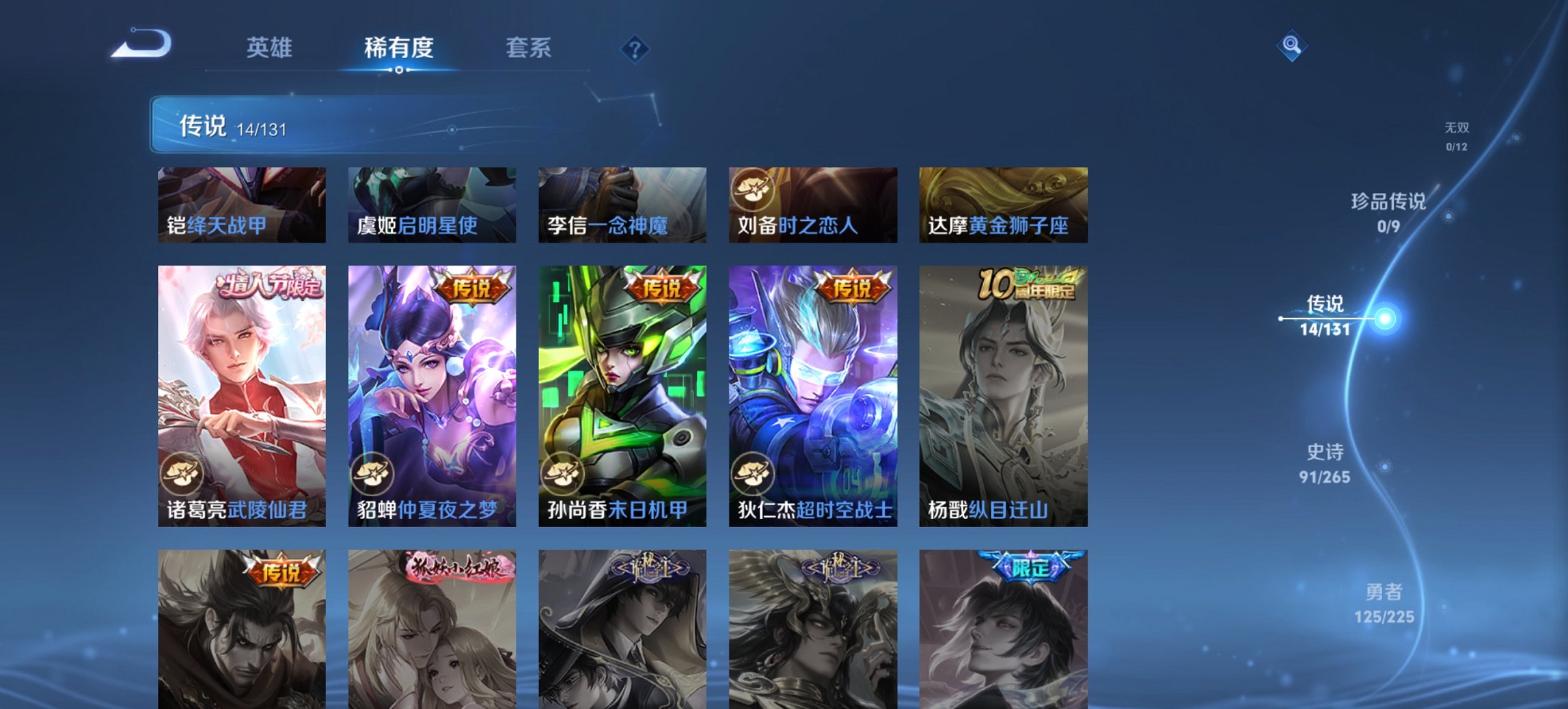Open the 达摩黄金狮子座 skin thumbnail
Image resolution: width=1568 pixels, height=709 pixels.
click(1004, 205)
